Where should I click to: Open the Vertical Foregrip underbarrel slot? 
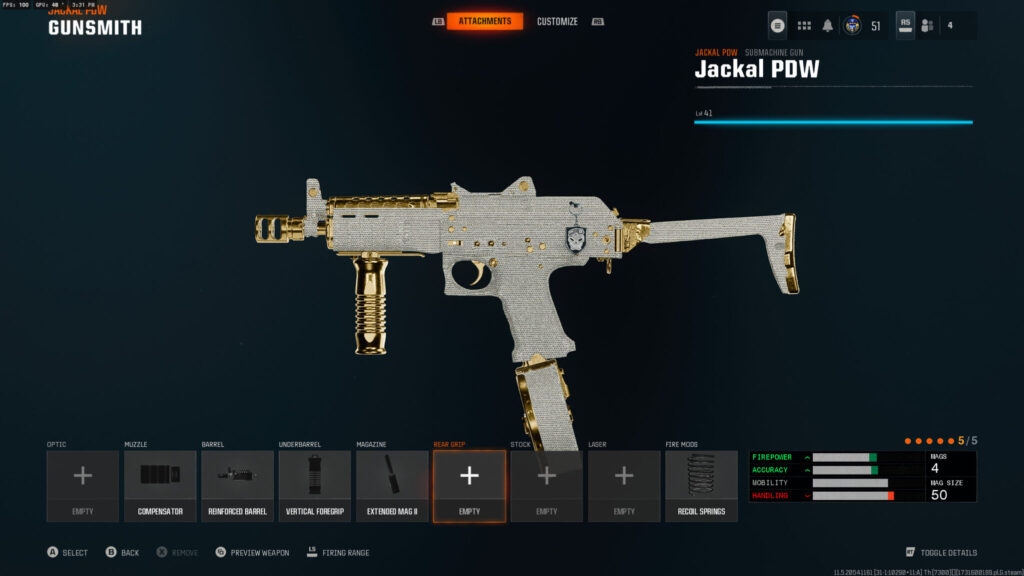coord(315,485)
